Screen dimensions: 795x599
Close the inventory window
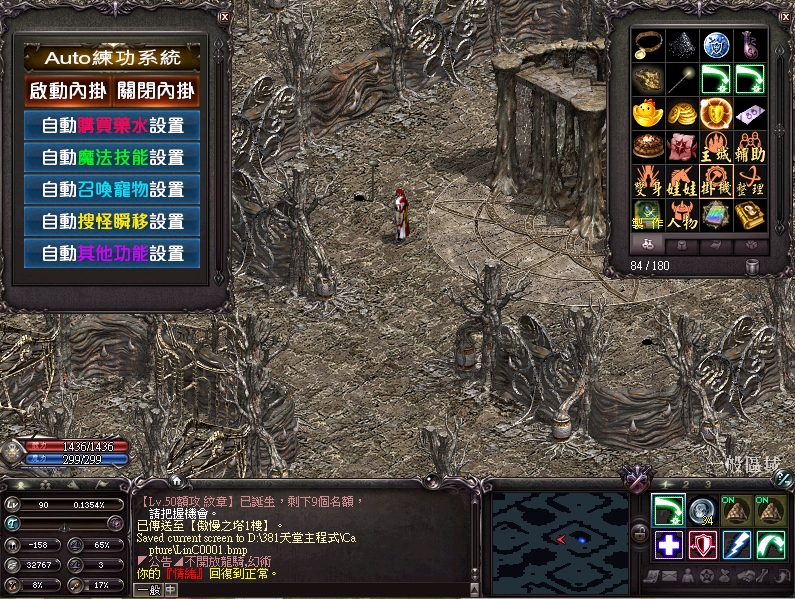[x=784, y=17]
